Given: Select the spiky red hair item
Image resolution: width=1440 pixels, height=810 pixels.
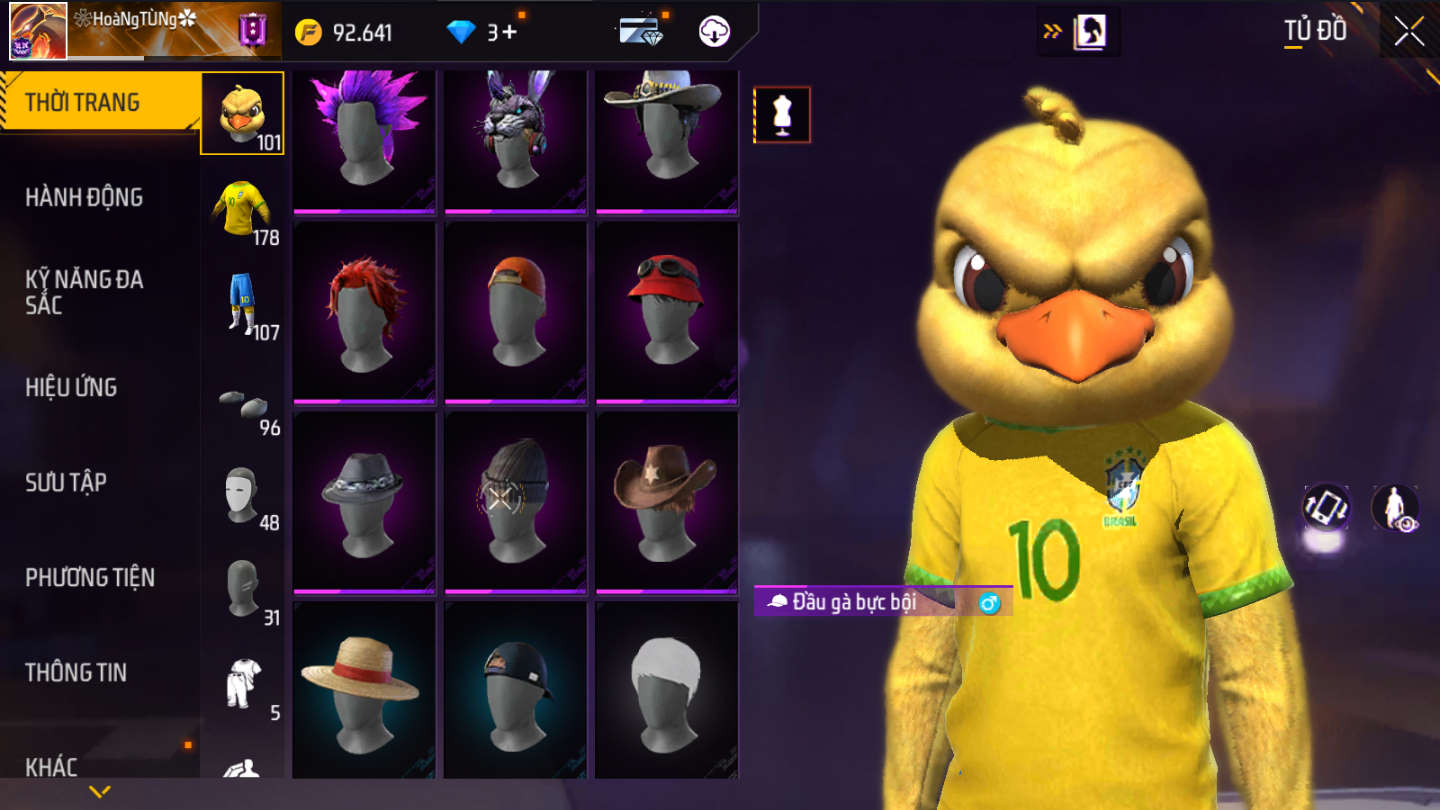Looking at the screenshot, I should [364, 311].
